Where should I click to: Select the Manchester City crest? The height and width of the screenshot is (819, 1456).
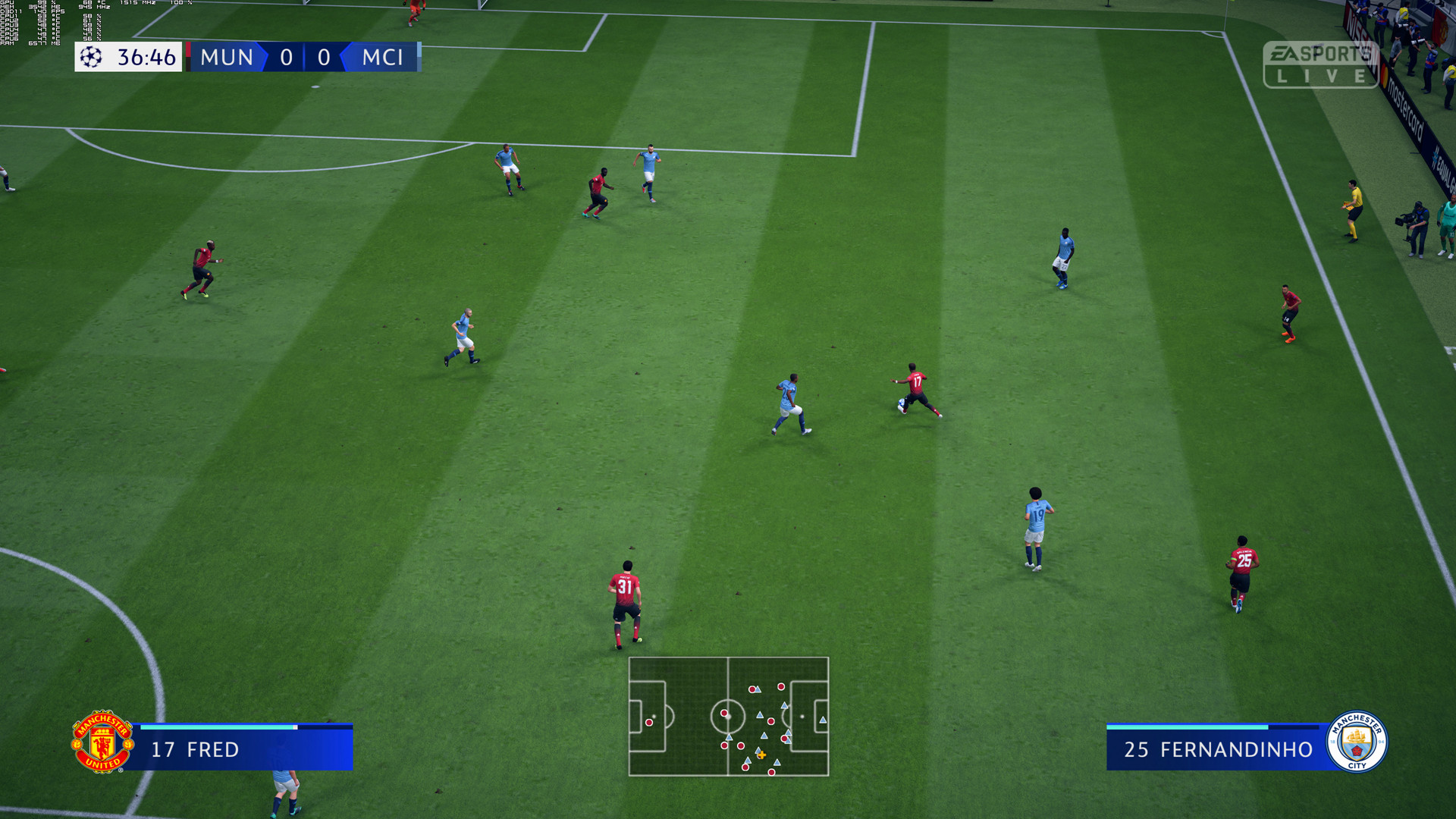[x=1357, y=742]
